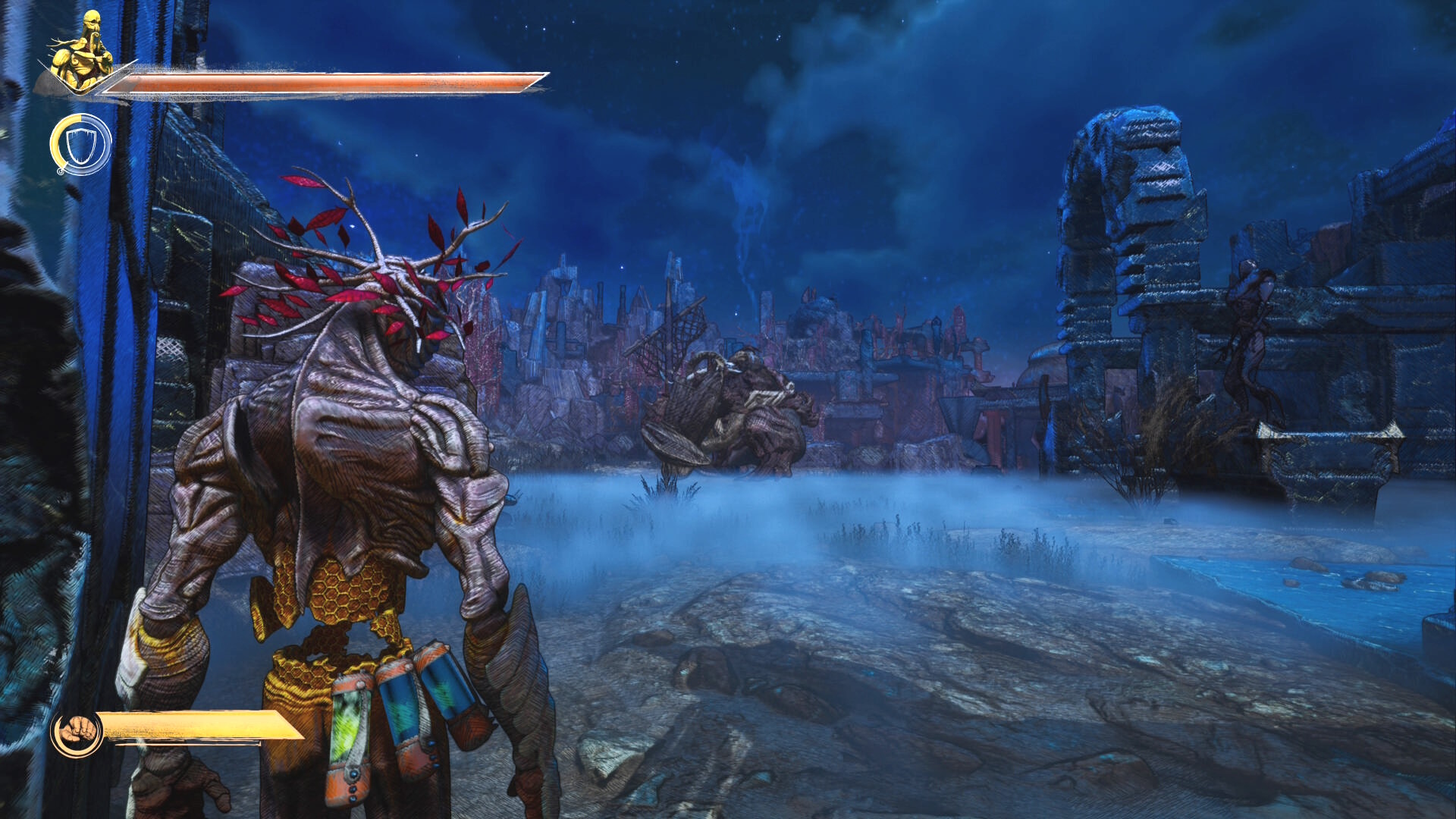Select the fist attack icon
Screen dimensions: 1456x819
pos(77,733)
